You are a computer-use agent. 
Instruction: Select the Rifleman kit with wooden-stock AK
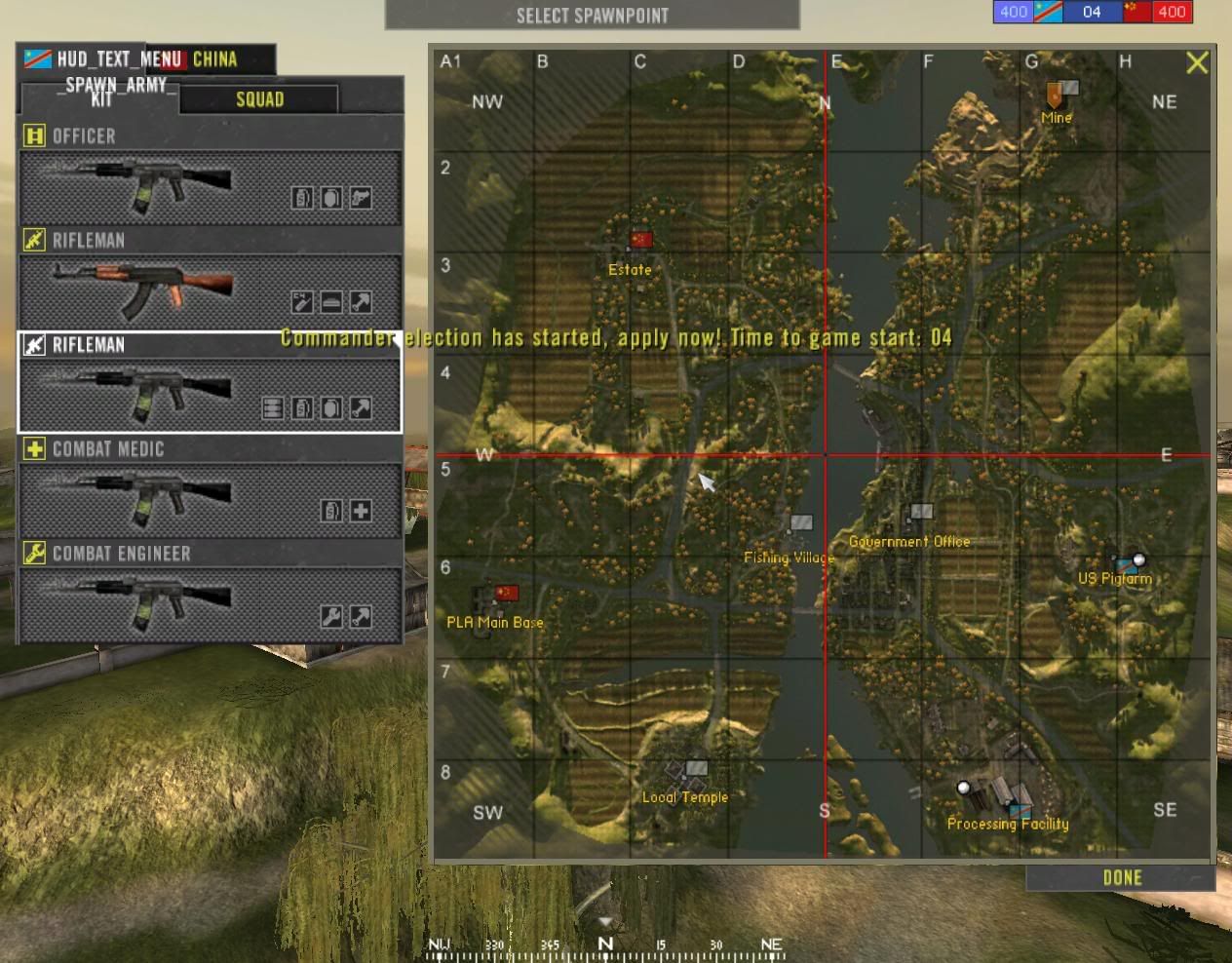coord(211,291)
